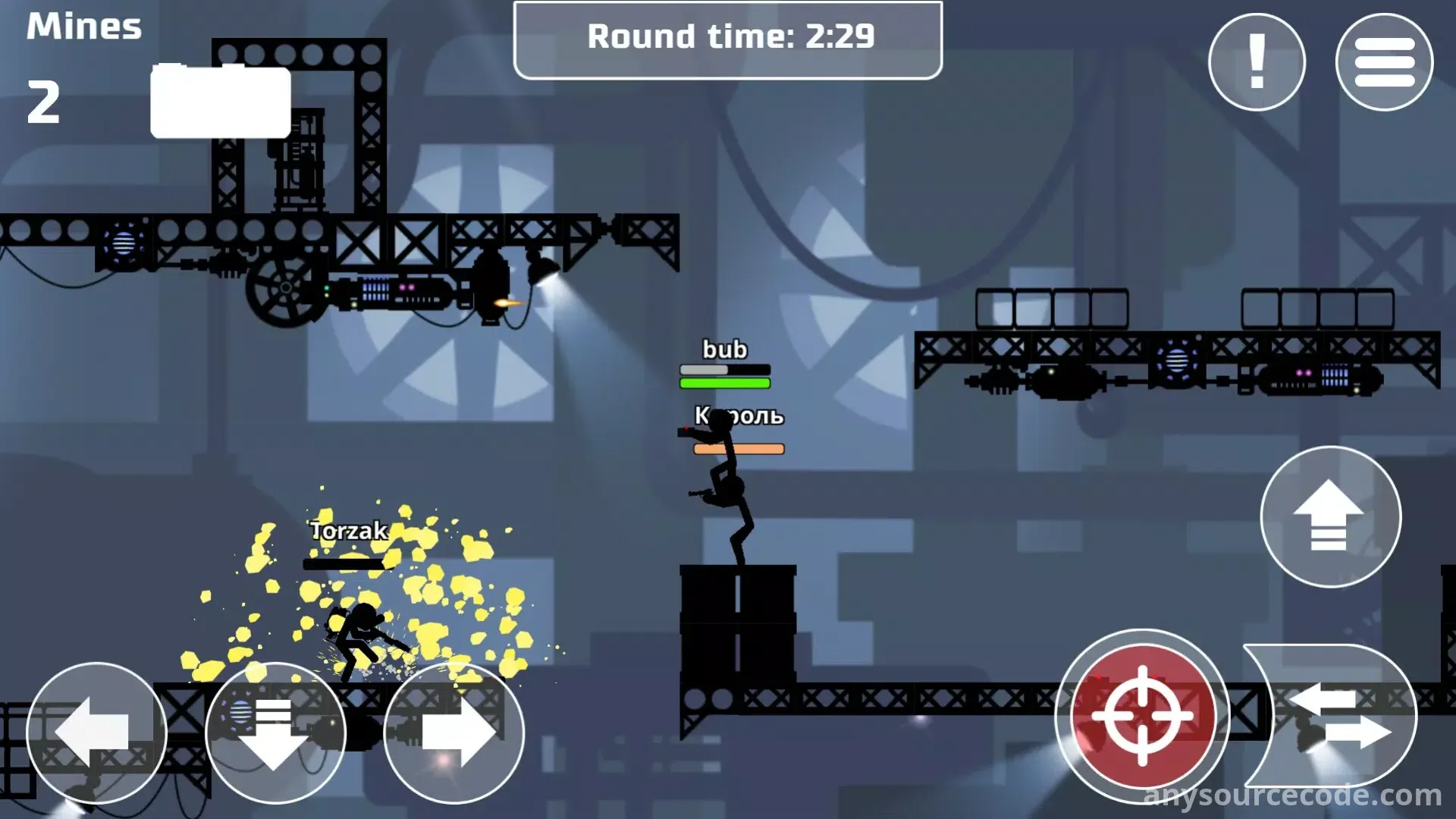The width and height of the screenshot is (1456, 819).
Task: Jump using the up arrow button
Action: (x=1330, y=516)
